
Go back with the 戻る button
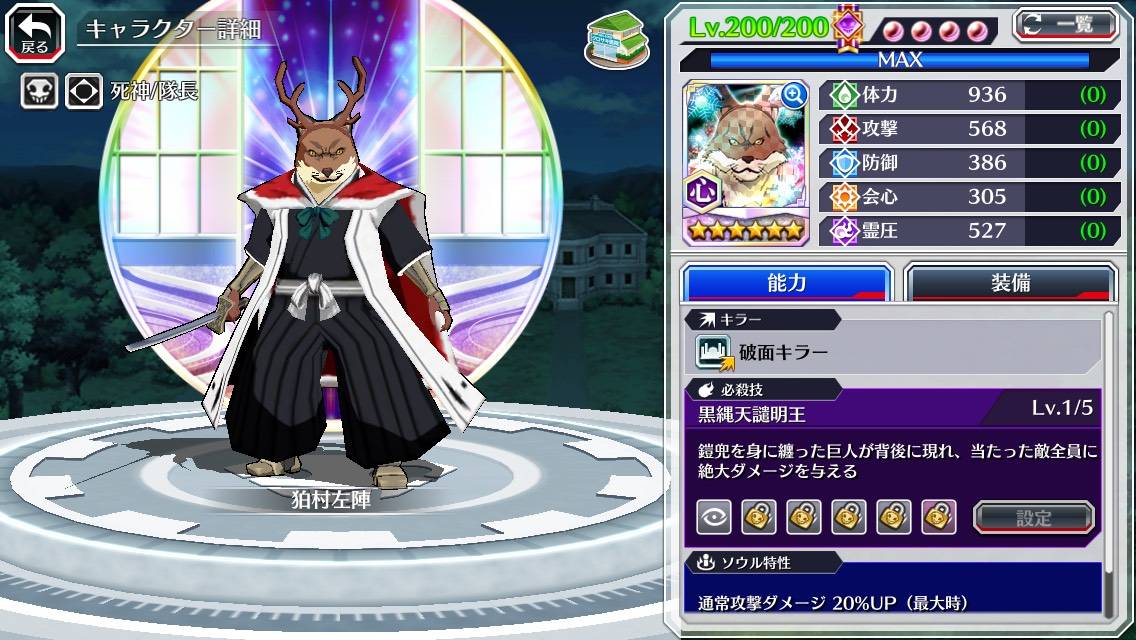[35, 31]
